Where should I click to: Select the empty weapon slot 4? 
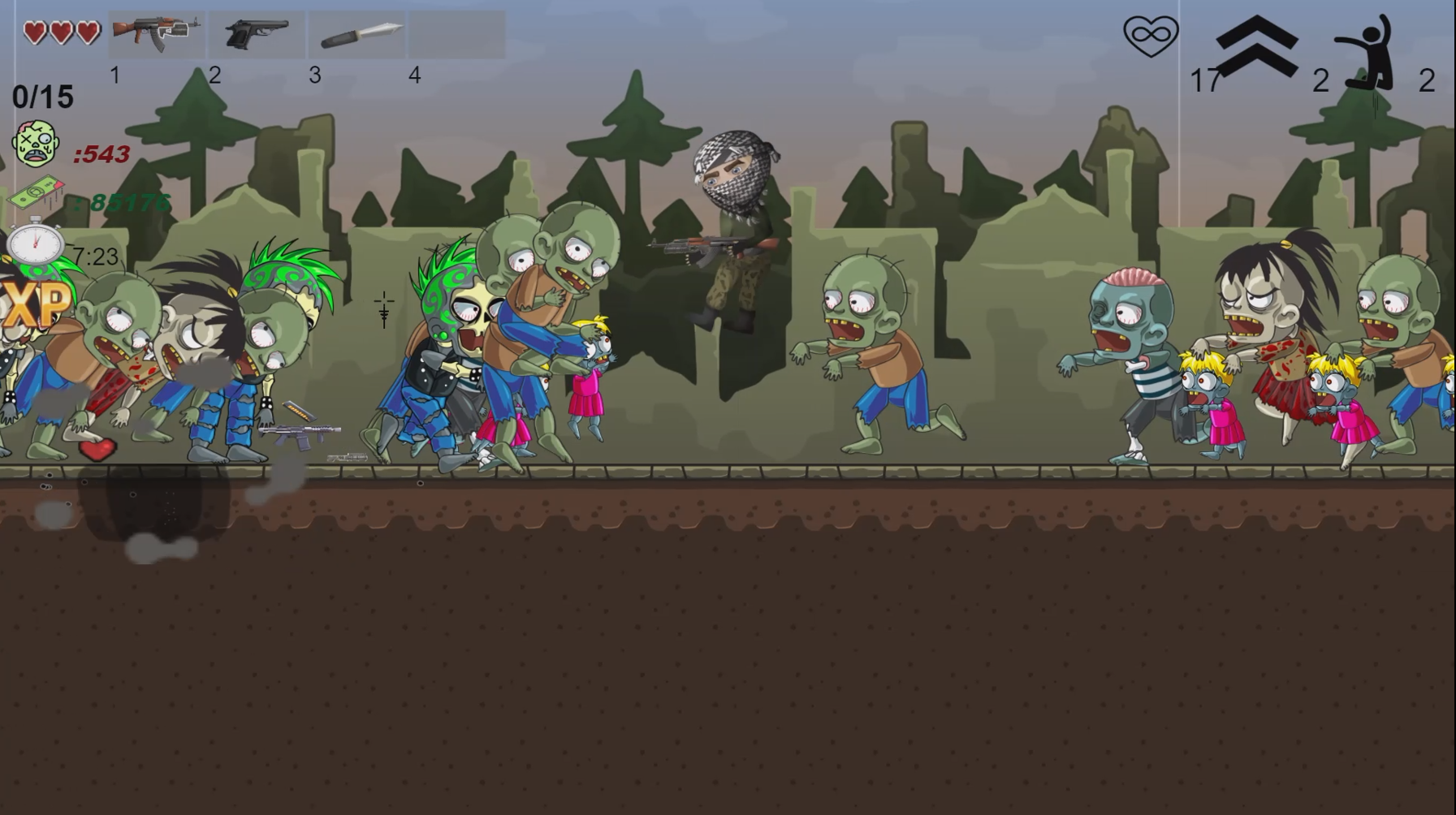(x=457, y=34)
